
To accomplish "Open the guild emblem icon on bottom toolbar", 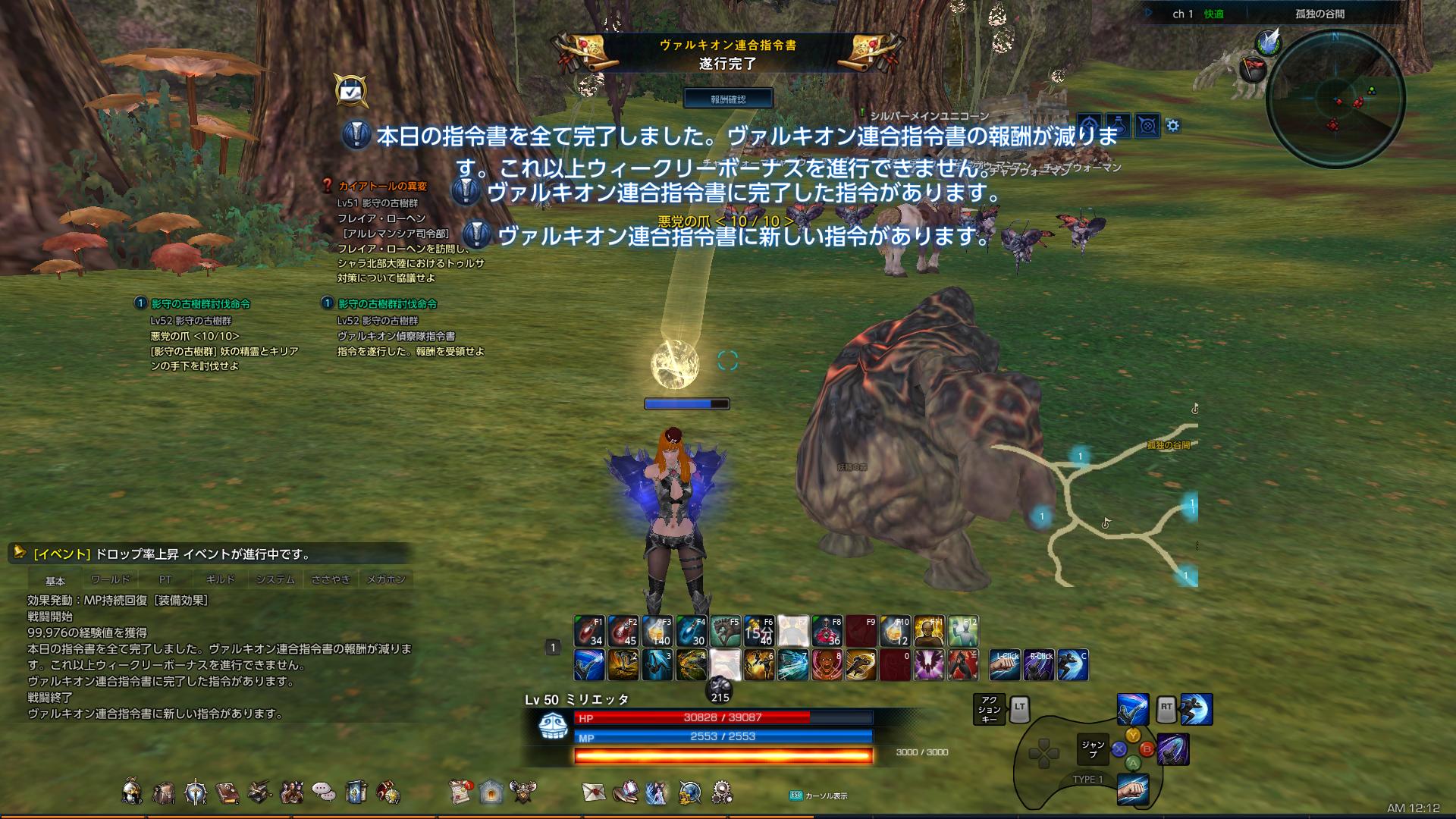I will tap(522, 790).
